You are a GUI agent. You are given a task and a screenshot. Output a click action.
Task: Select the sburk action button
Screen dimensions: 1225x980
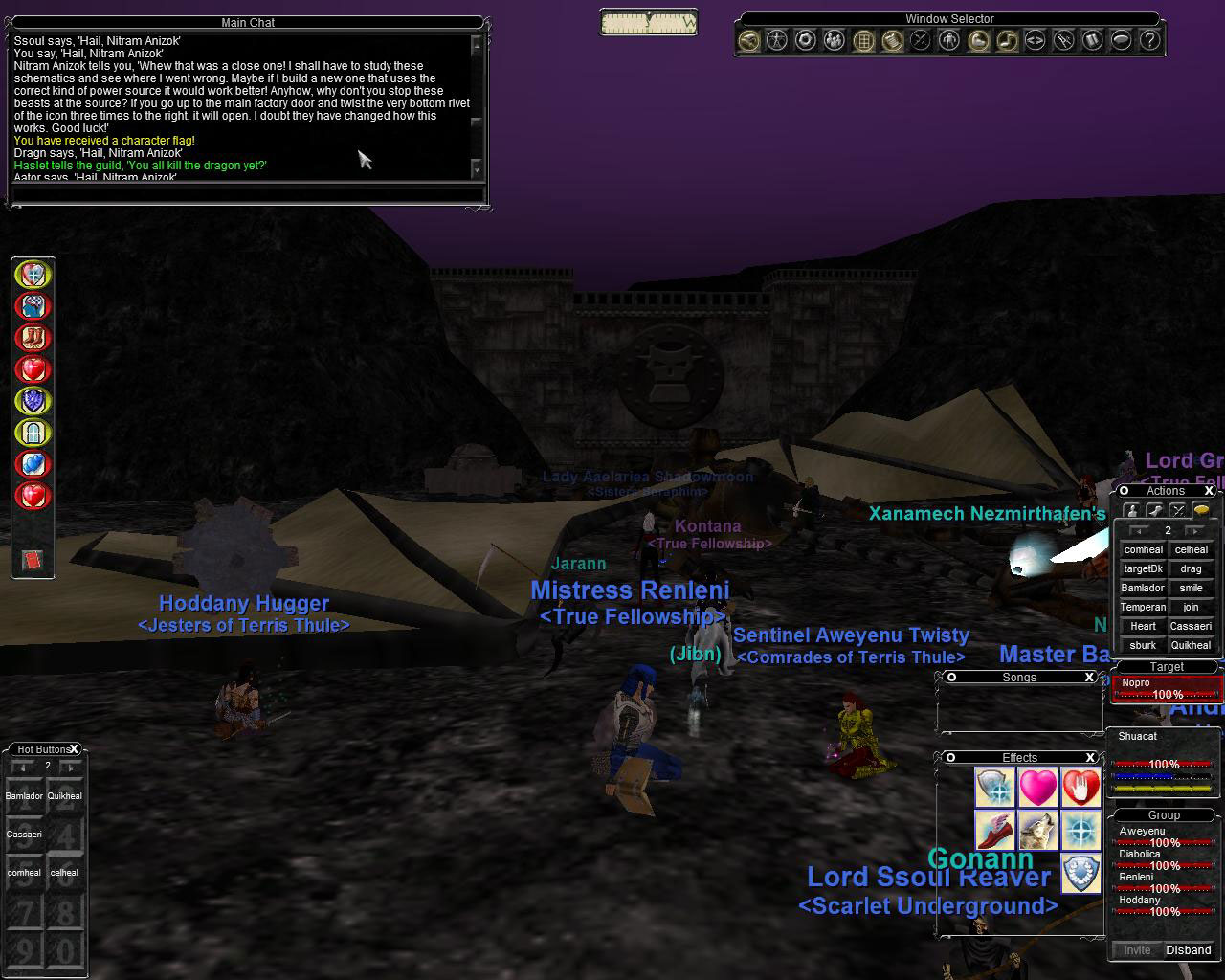pos(1143,645)
